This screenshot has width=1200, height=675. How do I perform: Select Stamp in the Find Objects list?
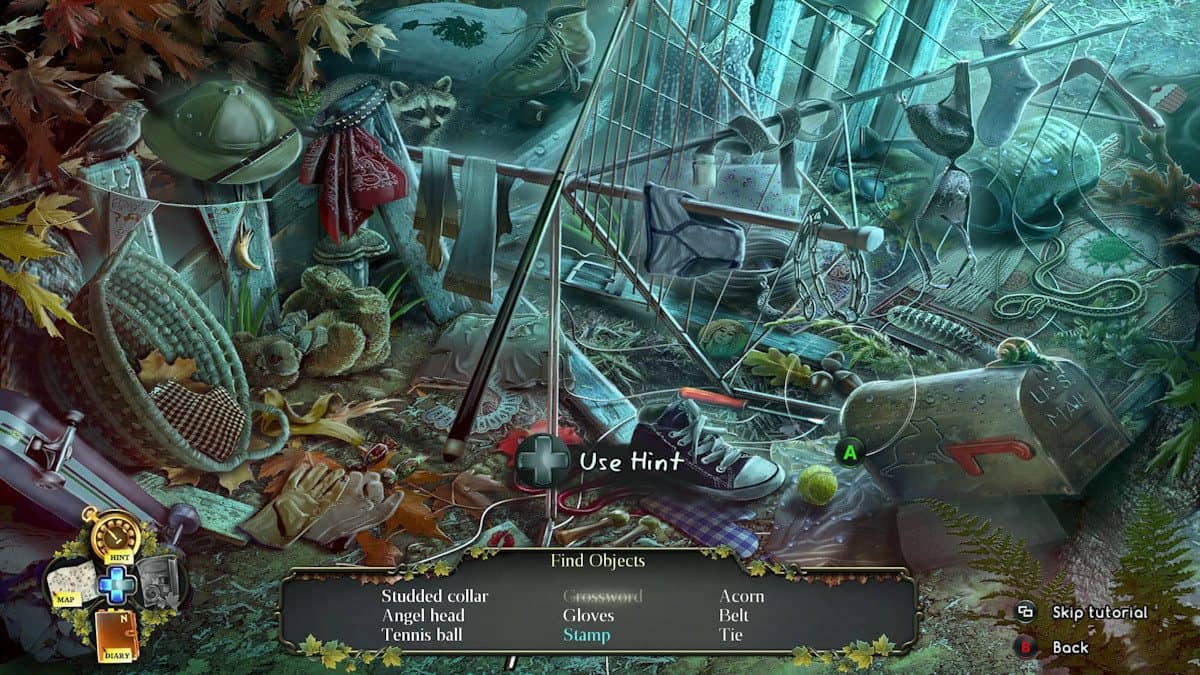point(586,634)
